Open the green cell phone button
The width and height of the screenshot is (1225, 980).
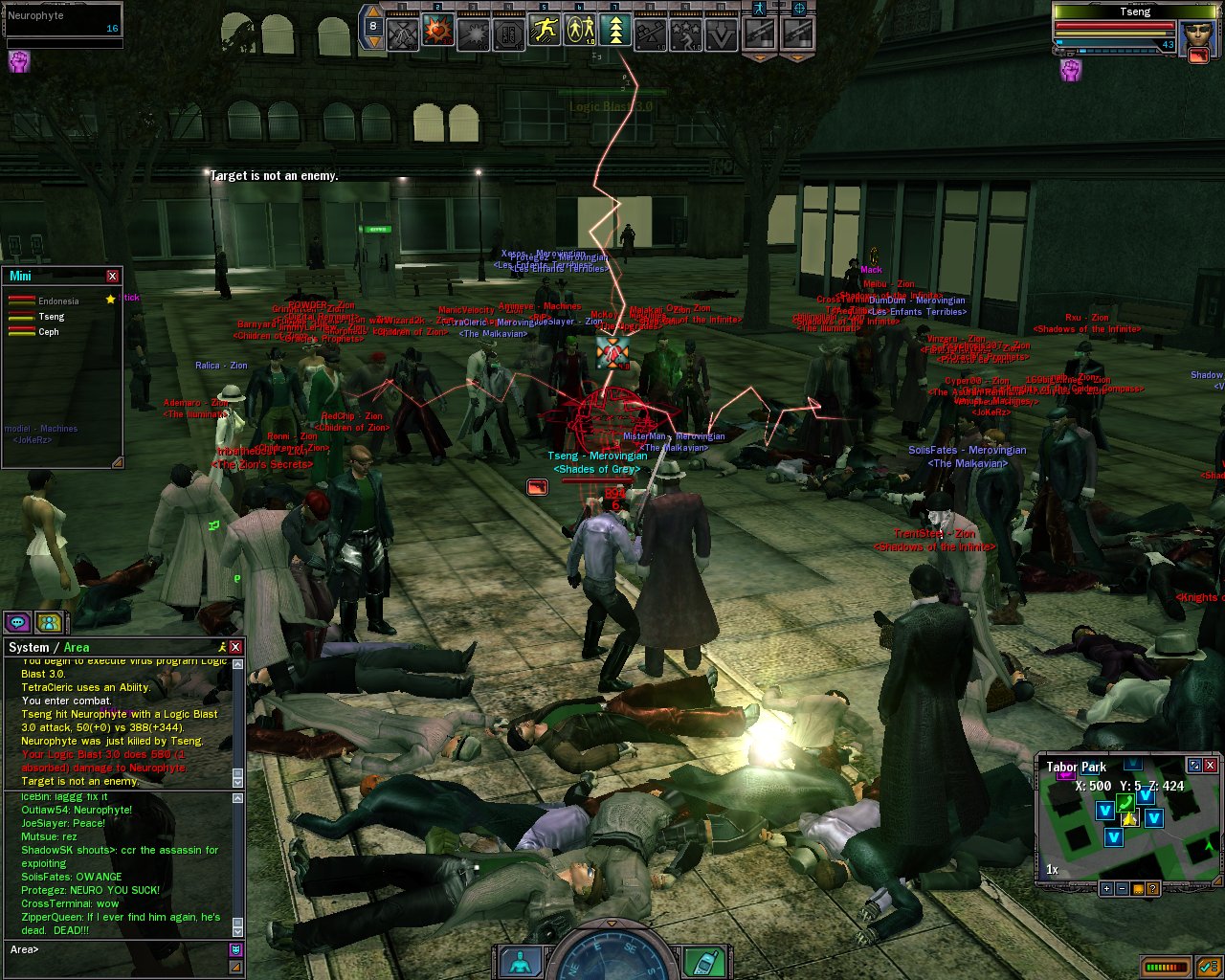(x=708, y=961)
